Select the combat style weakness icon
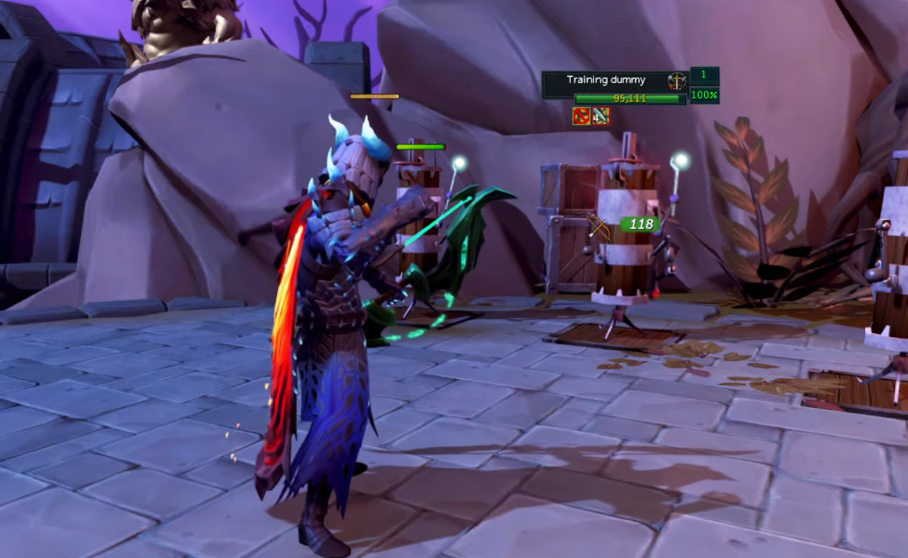 (x=677, y=81)
